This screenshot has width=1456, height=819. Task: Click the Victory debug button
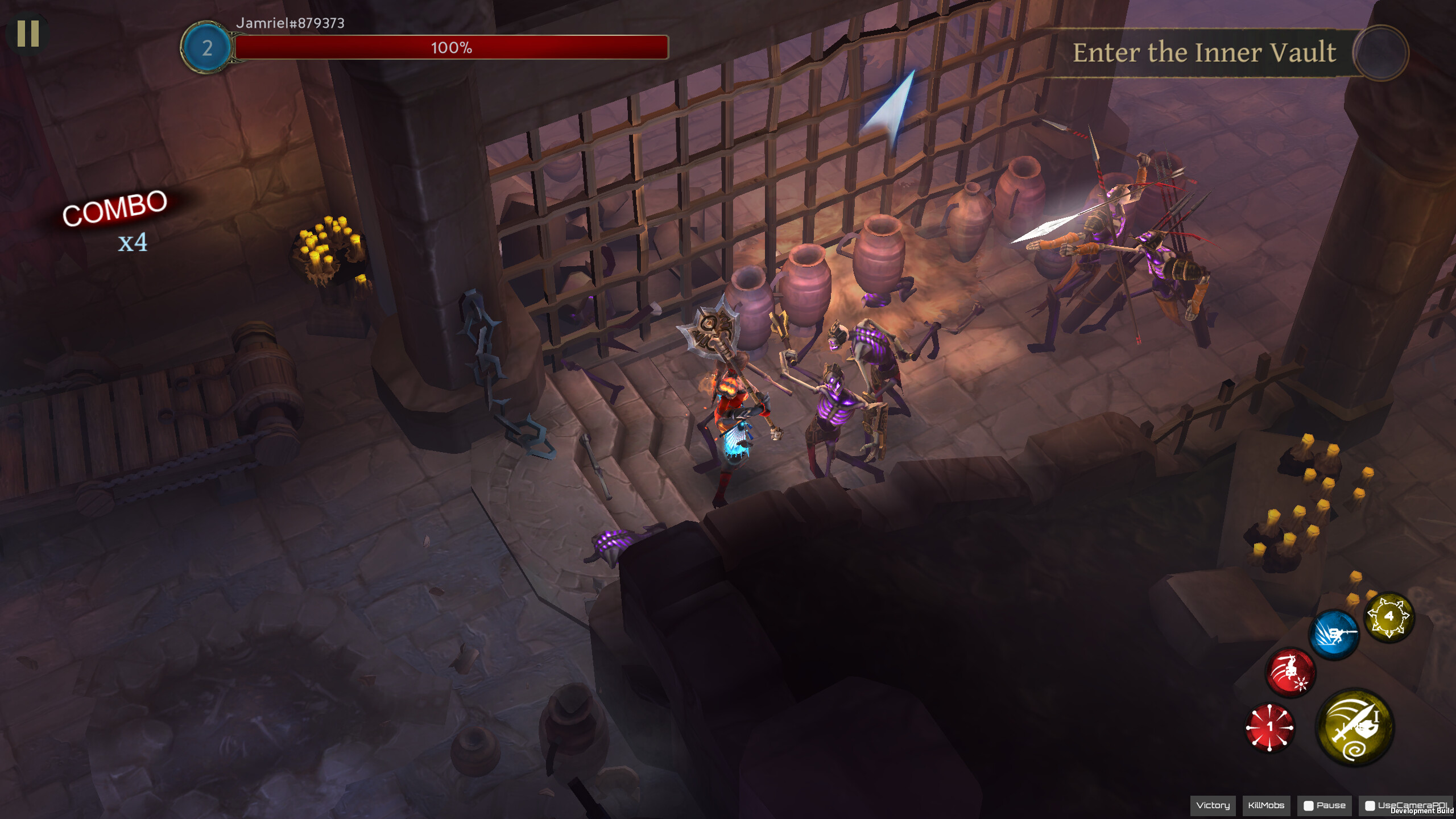pos(1212,805)
